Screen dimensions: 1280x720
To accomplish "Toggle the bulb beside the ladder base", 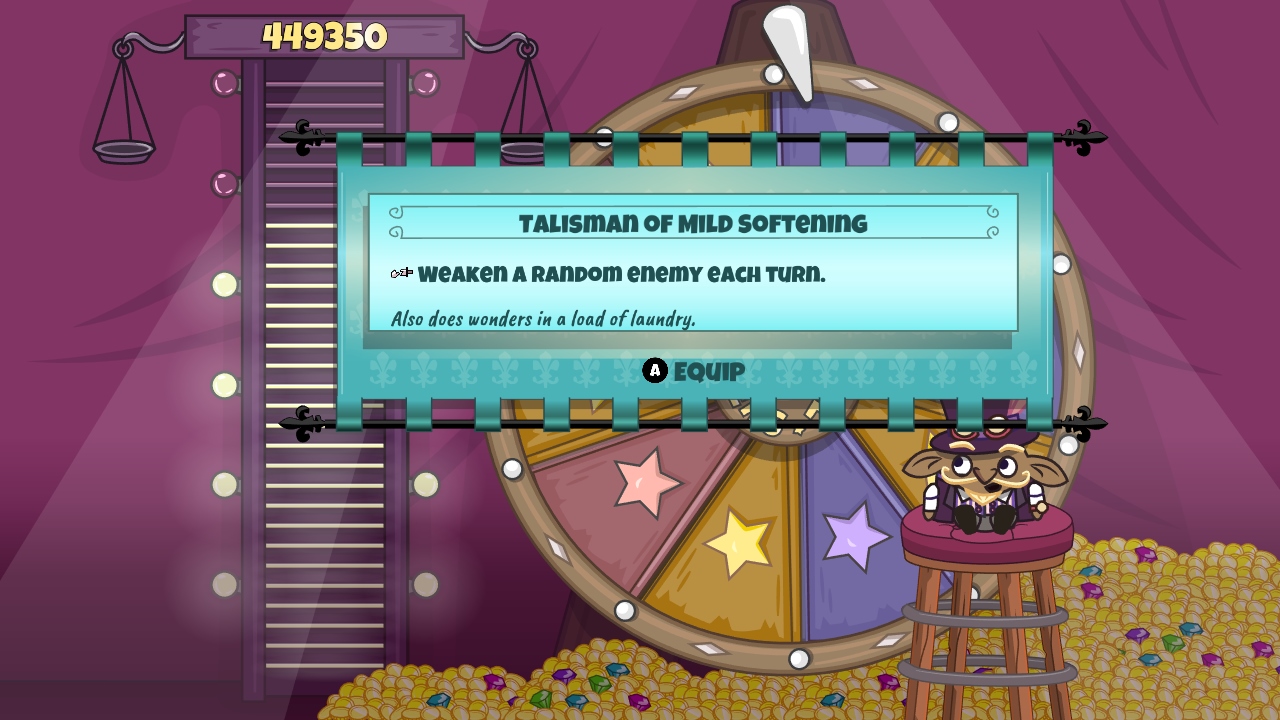I will point(222,585).
